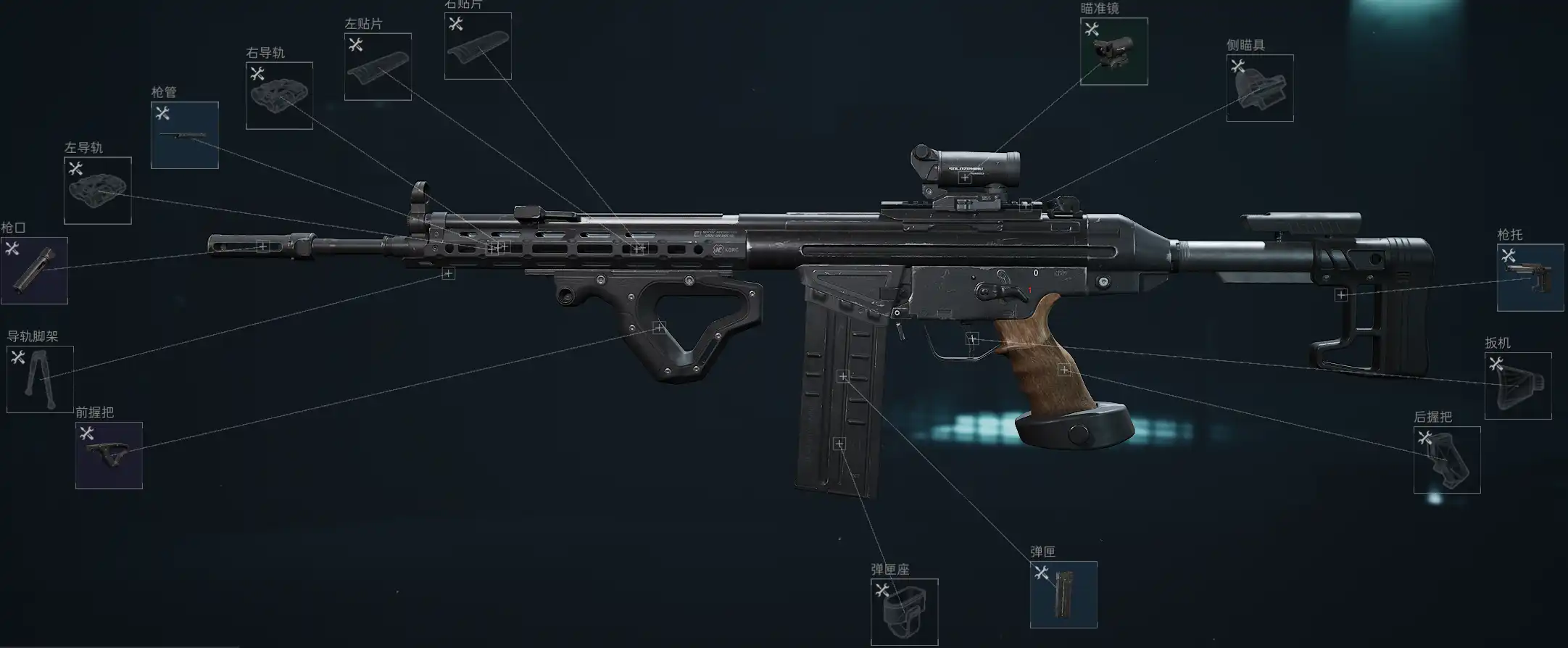Select the 左贴片 left panel slot
Image resolution: width=1568 pixels, height=648 pixels.
378,67
